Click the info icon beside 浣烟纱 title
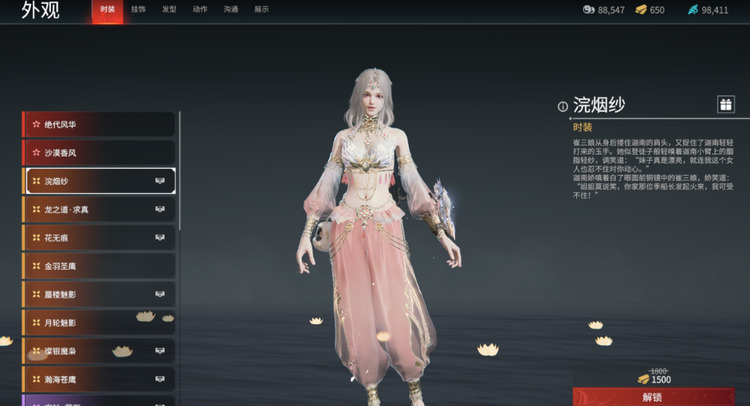This screenshot has height=406, width=750. [x=563, y=106]
